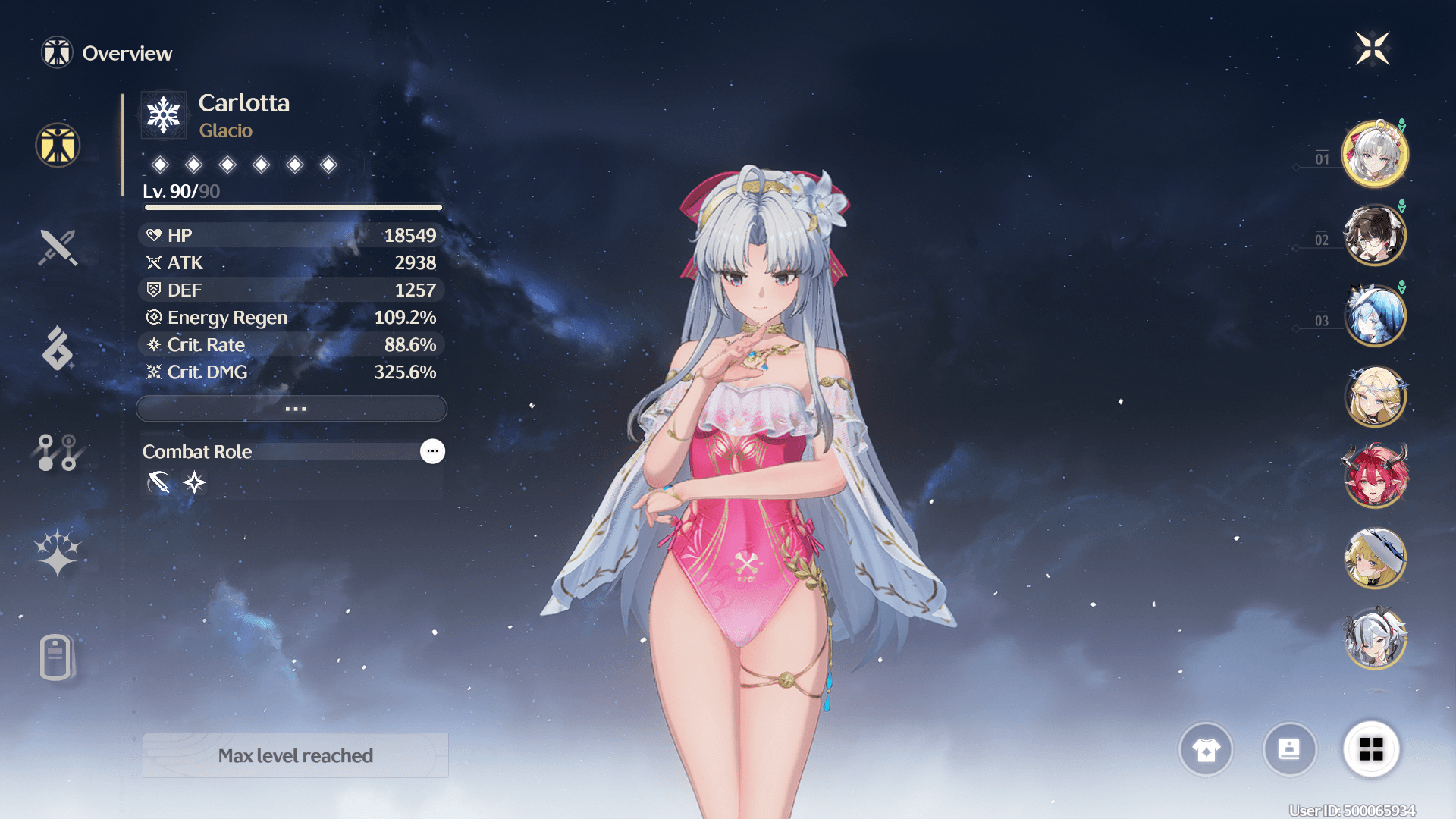Open the Echoes tab on left sidebar
Screen dimensions: 1456x819
click(x=58, y=349)
